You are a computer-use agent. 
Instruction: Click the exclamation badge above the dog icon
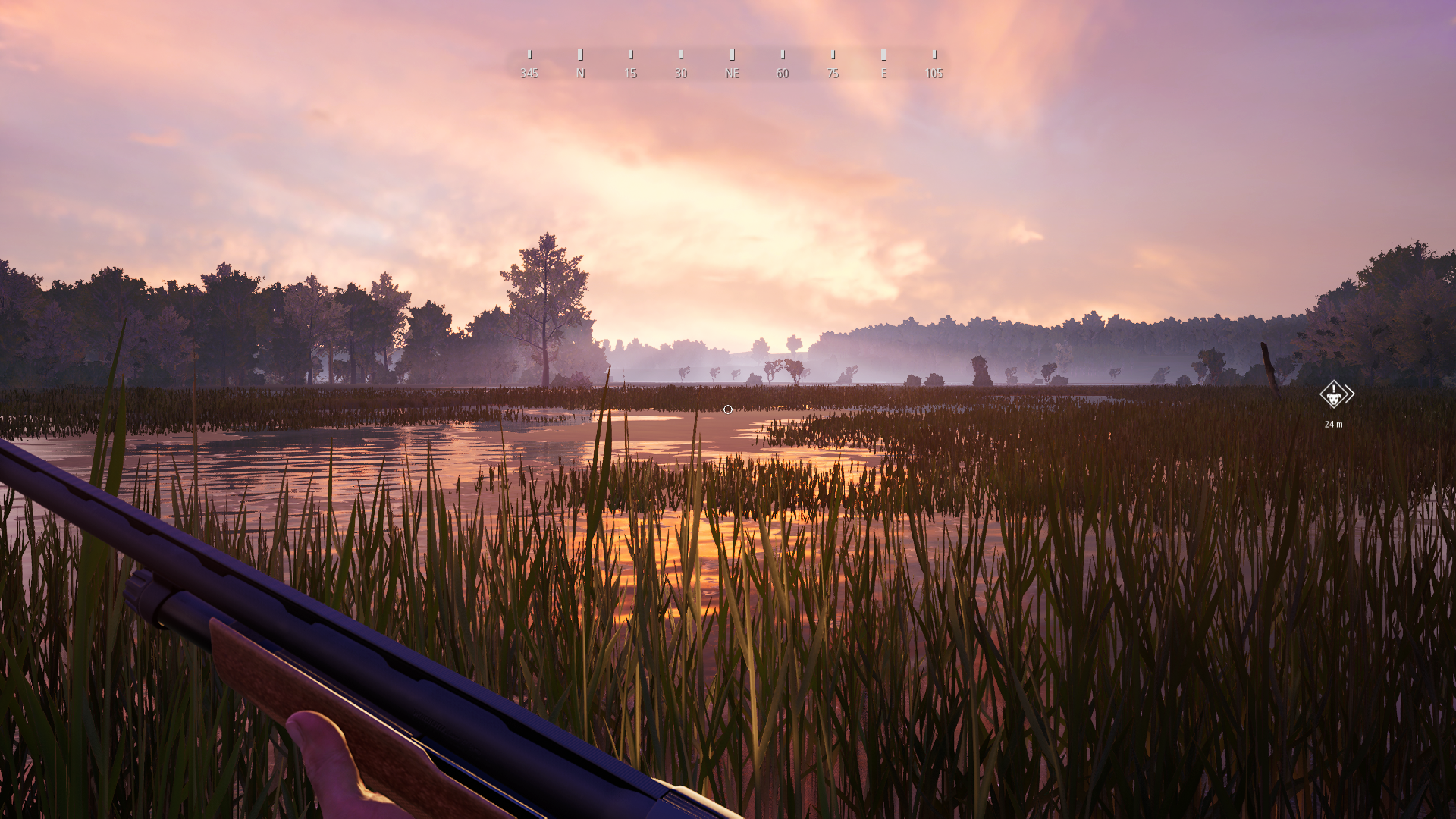pyautogui.click(x=1334, y=388)
